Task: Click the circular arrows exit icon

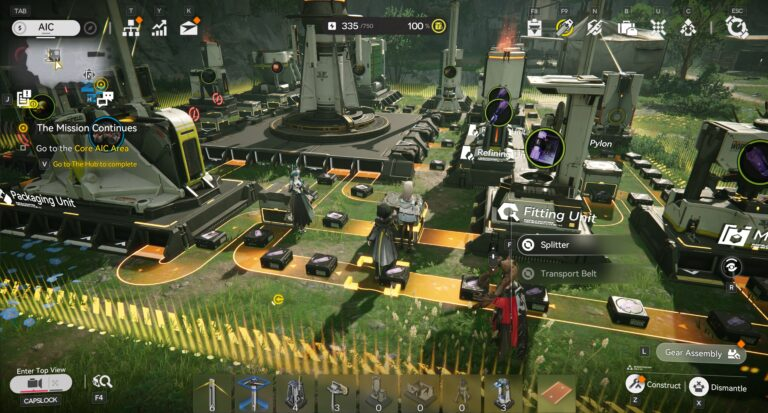Action: point(737,28)
